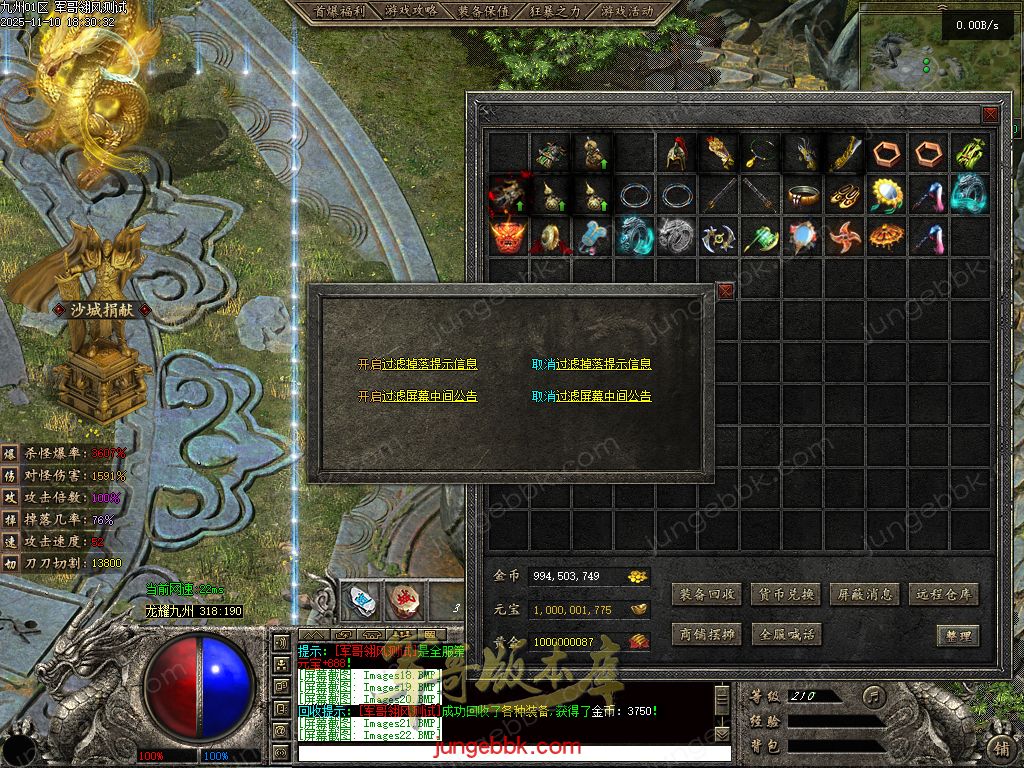Select 取消过滤屏幕中间公告 option
This screenshot has height=768, width=1024.
click(591, 396)
